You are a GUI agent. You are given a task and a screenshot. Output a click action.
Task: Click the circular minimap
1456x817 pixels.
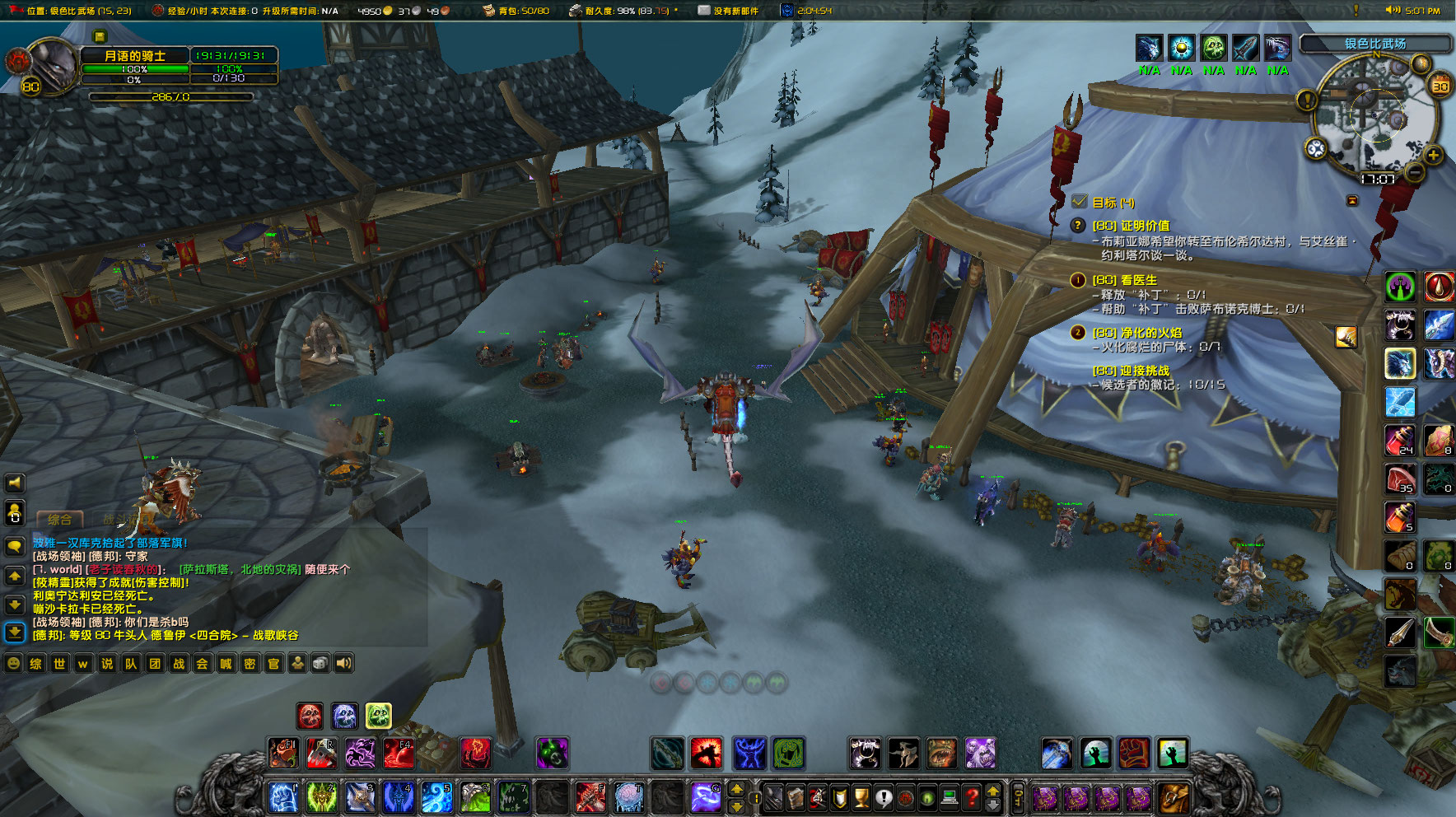click(x=1369, y=115)
